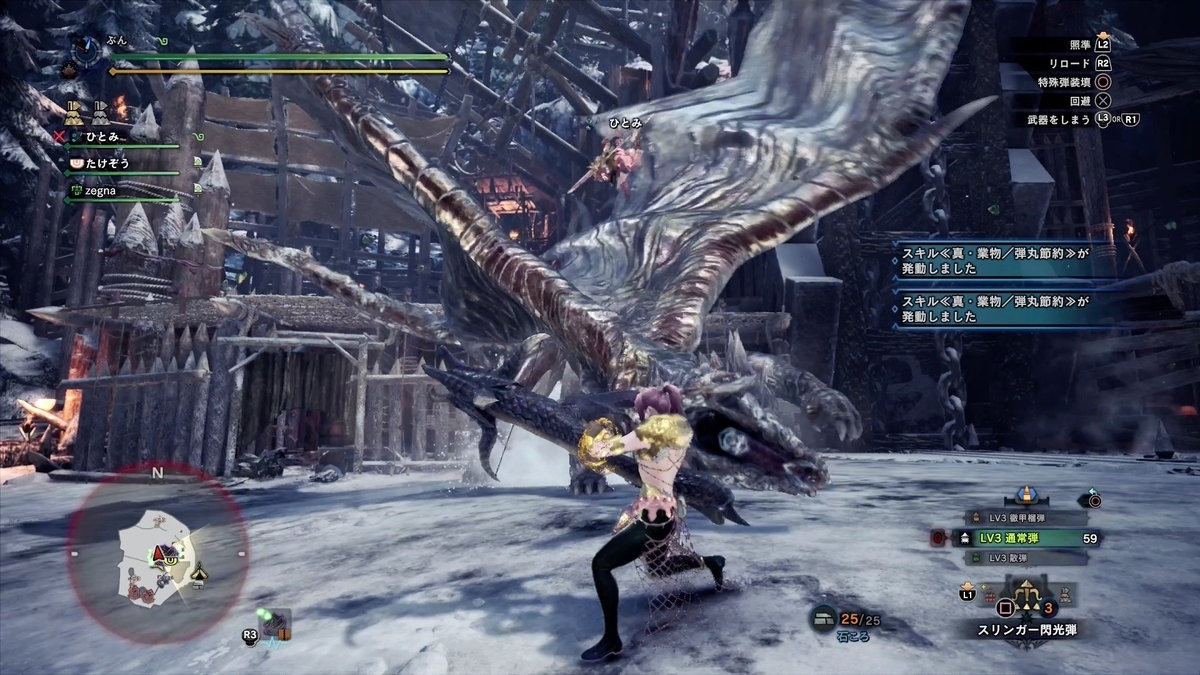This screenshot has height=675, width=1200.
Task: Click the quest timer clock icon
Action: coord(87,49)
